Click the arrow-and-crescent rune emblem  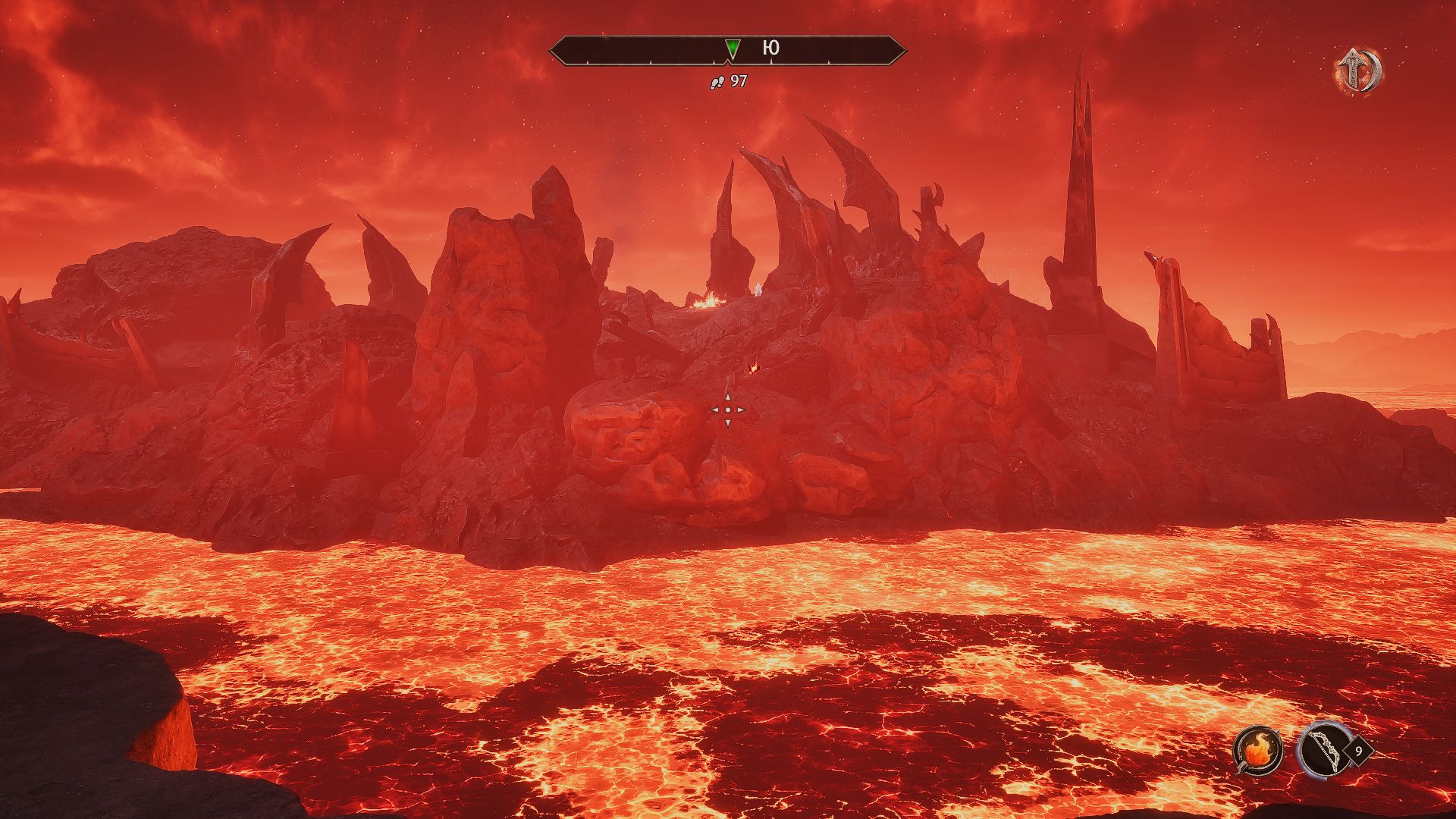[x=1358, y=71]
